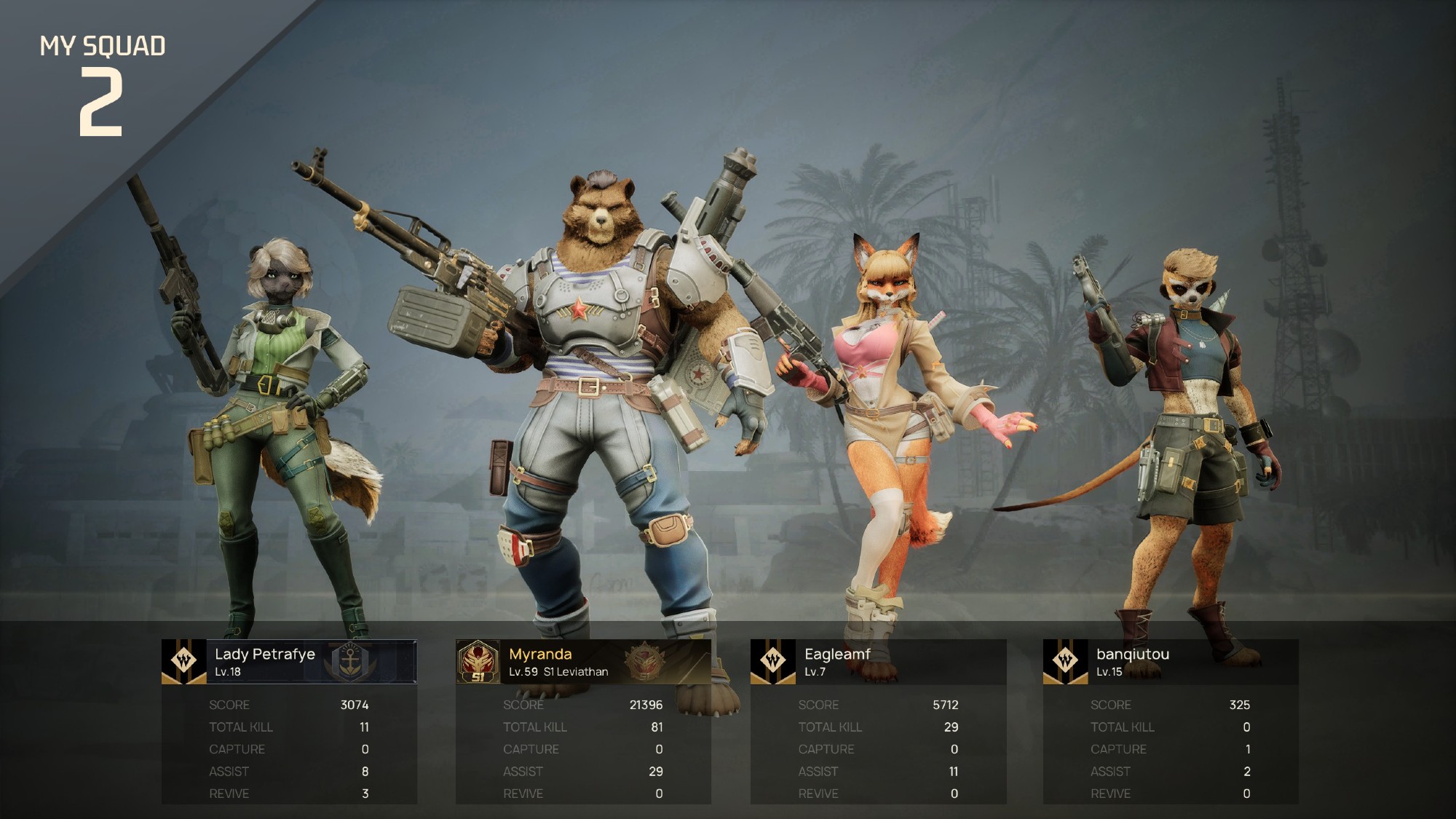1456x819 pixels.
Task: Open Myranda's player name card
Action: [x=583, y=662]
